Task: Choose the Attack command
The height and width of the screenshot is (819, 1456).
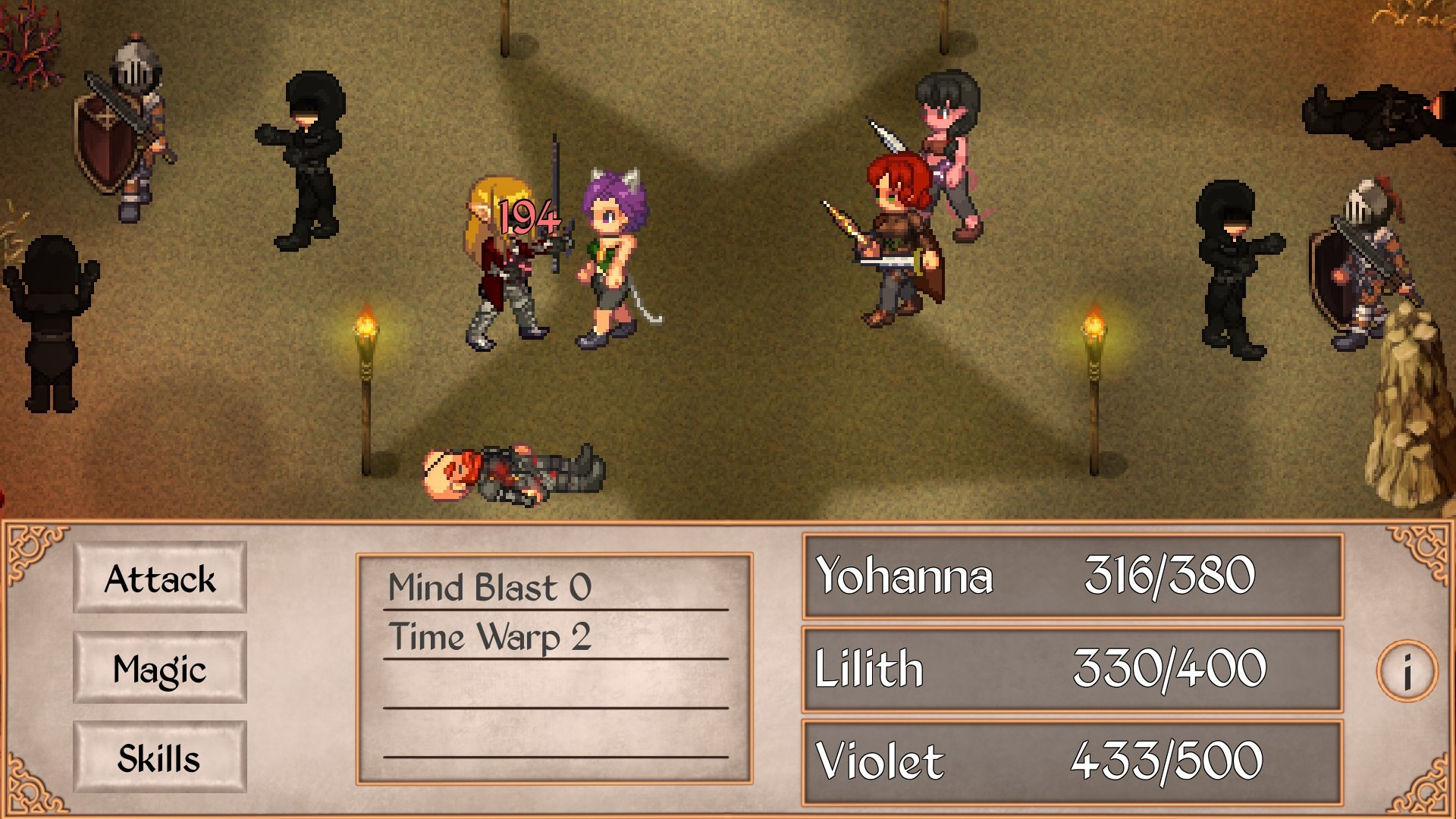Action: click(x=160, y=578)
